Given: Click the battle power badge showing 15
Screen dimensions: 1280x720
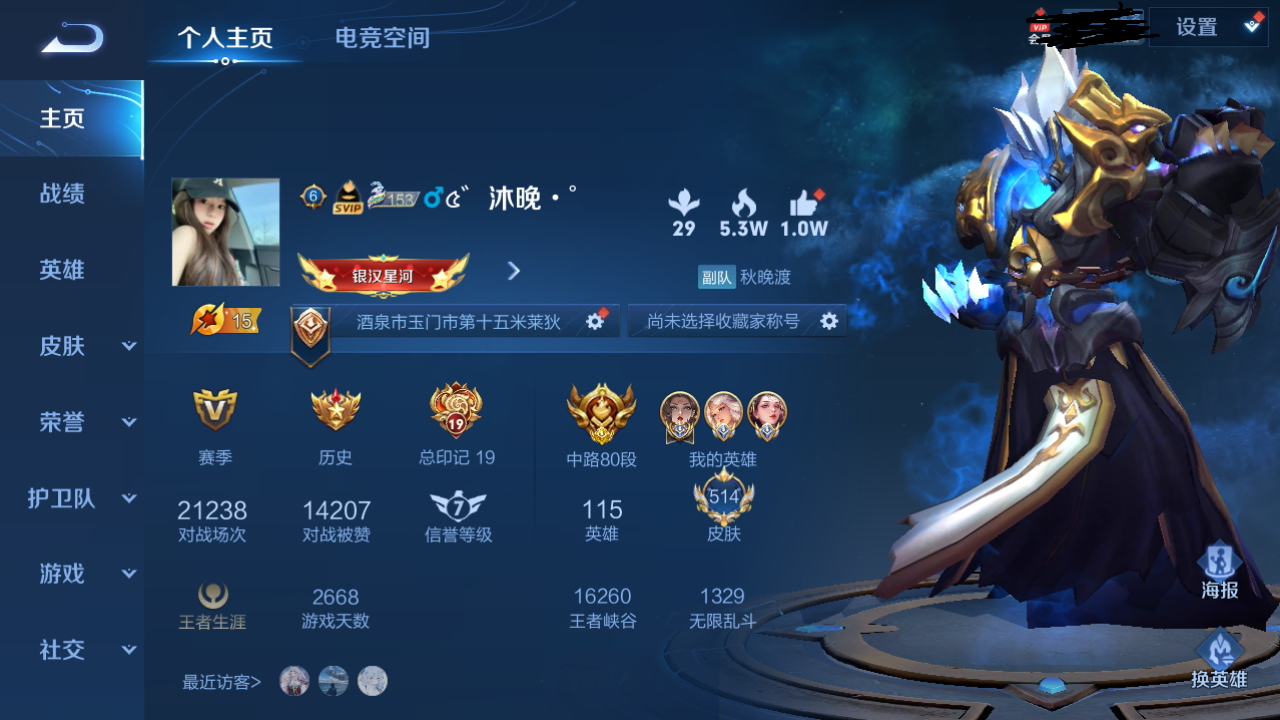Looking at the screenshot, I should [x=225, y=320].
